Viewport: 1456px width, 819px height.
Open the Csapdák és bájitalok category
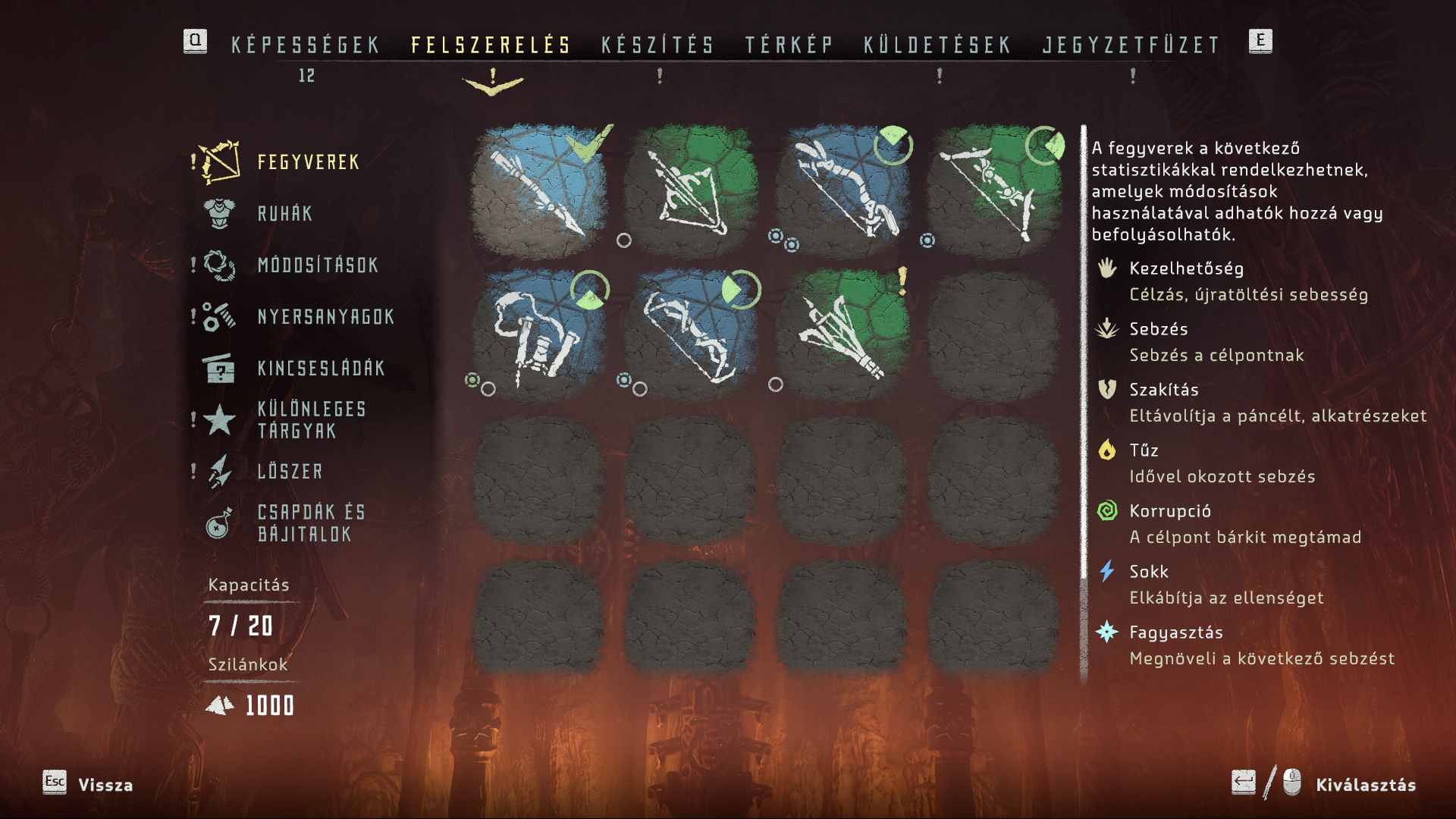point(312,523)
